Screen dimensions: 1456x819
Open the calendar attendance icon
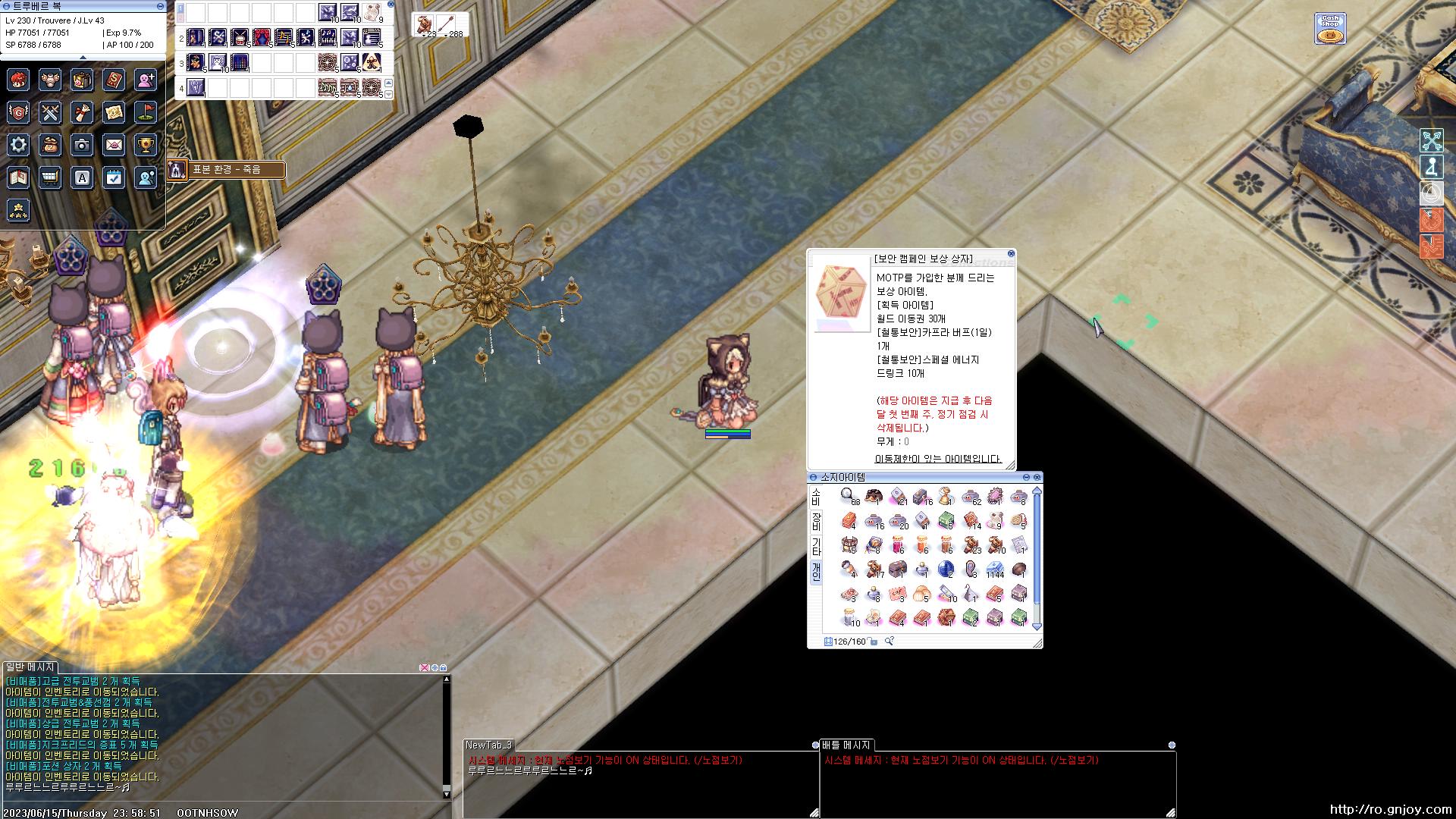tap(114, 177)
